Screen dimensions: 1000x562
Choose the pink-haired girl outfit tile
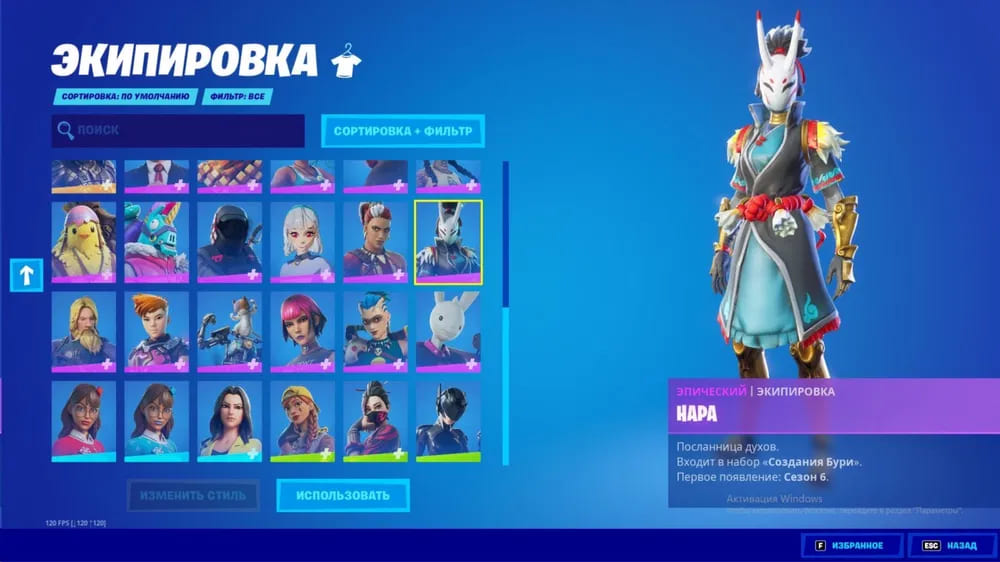click(x=302, y=331)
